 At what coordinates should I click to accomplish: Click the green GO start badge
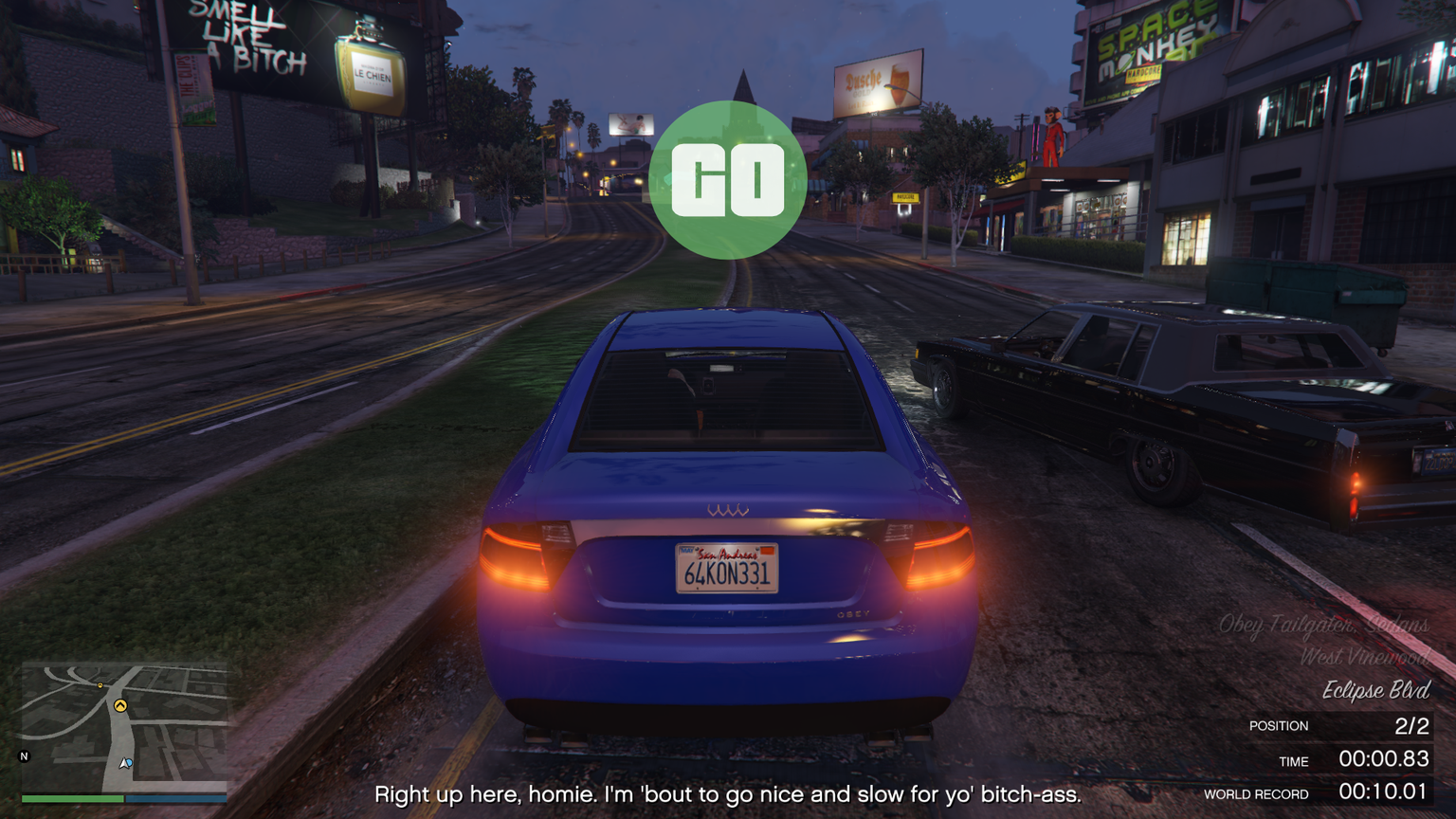coord(728,180)
